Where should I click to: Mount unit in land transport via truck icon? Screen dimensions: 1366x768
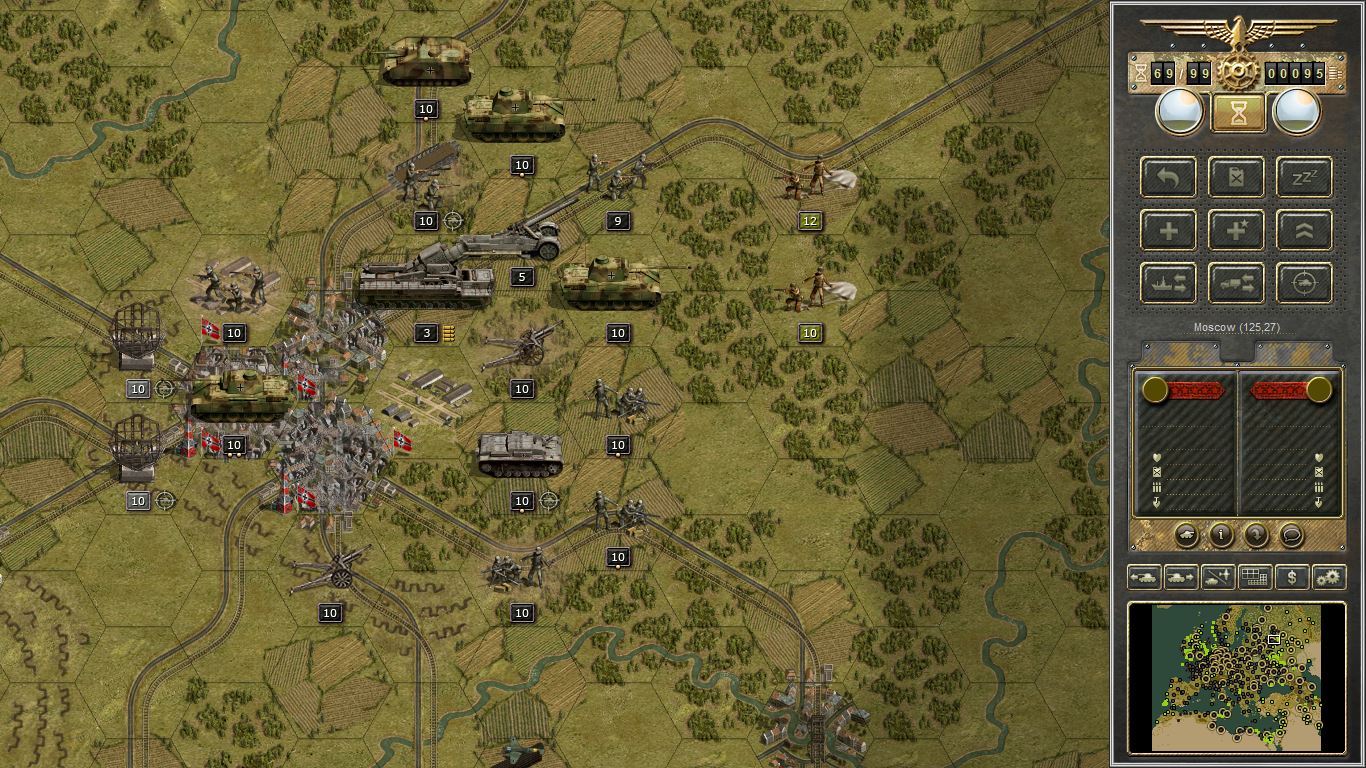tap(1236, 283)
